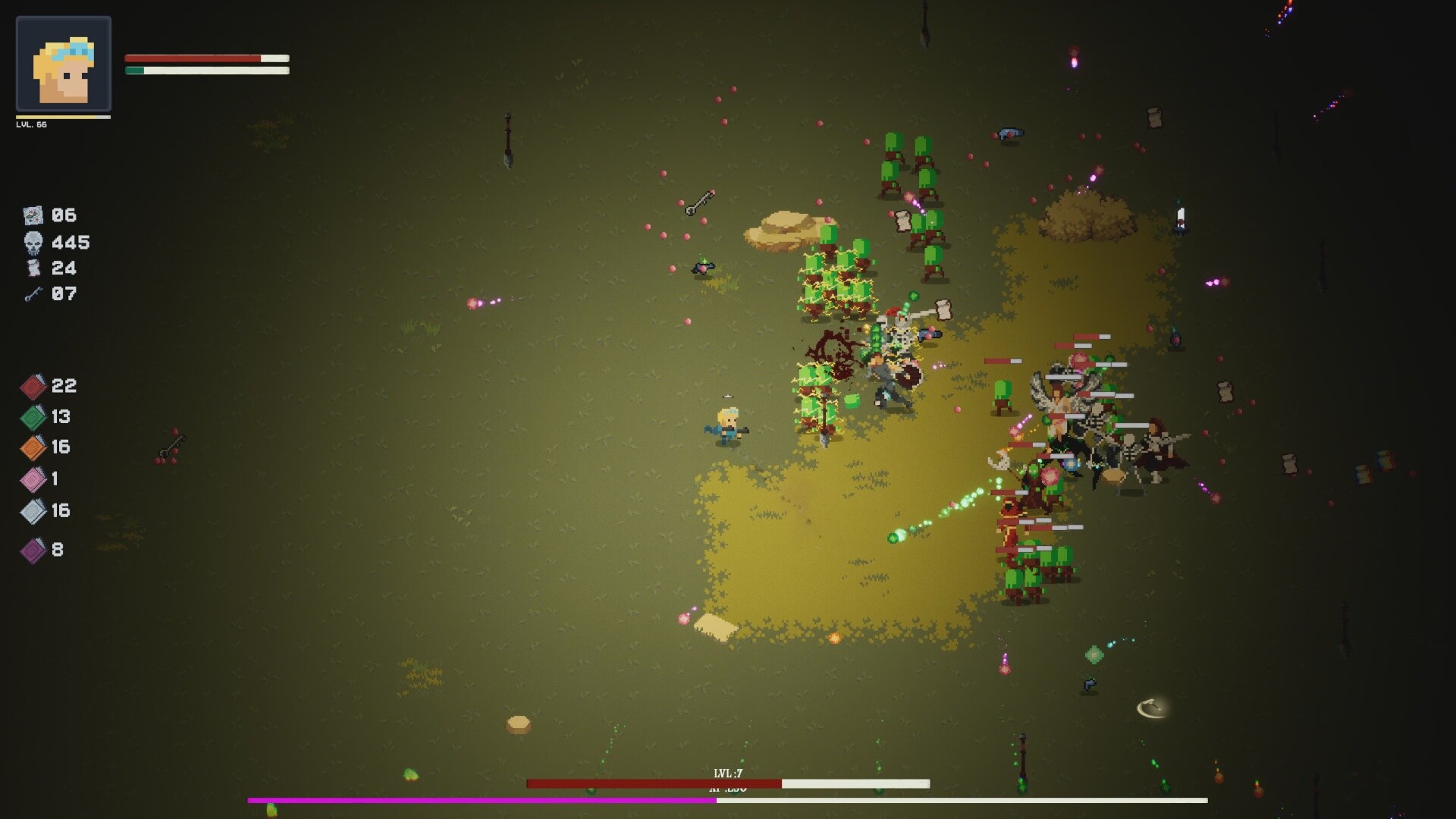Click the yellow XP bar under portrait

coord(64,118)
